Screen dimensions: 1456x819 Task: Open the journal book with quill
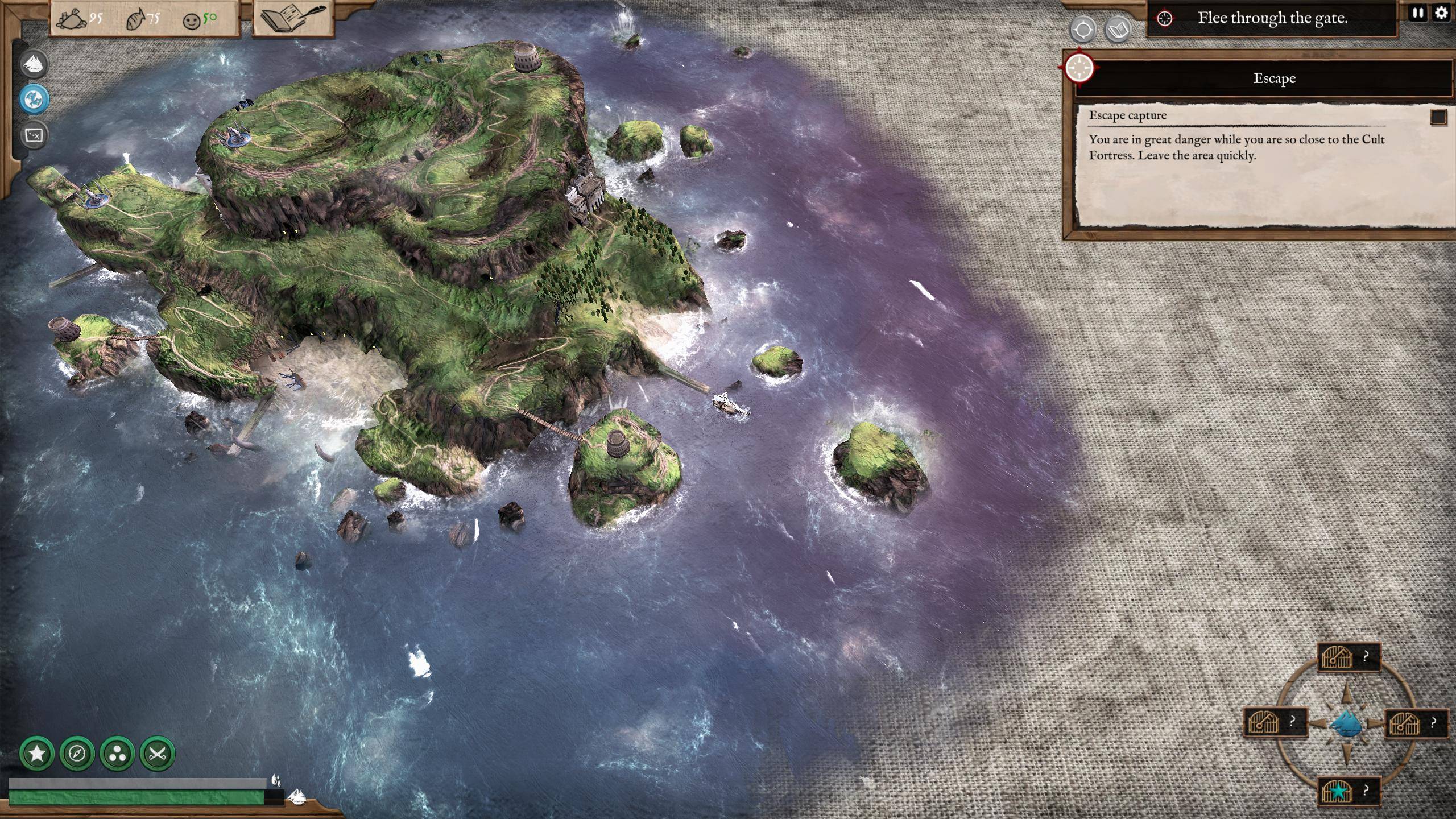click(x=292, y=18)
